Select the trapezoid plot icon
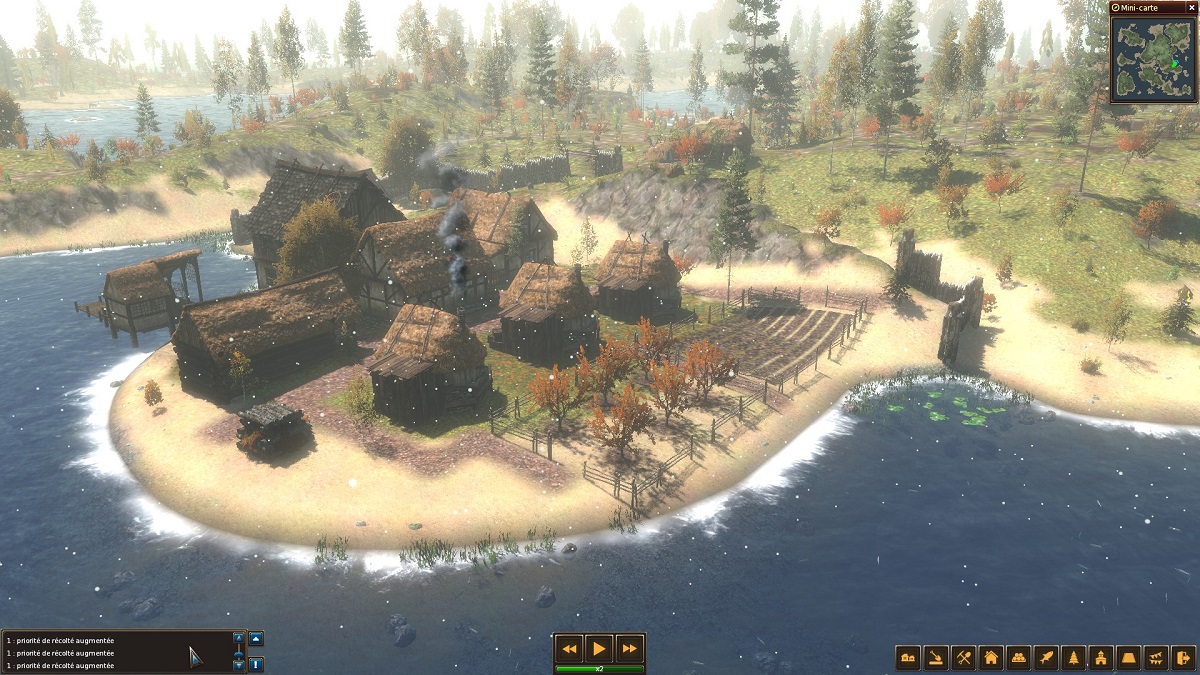1200x675 pixels. 1130,658
